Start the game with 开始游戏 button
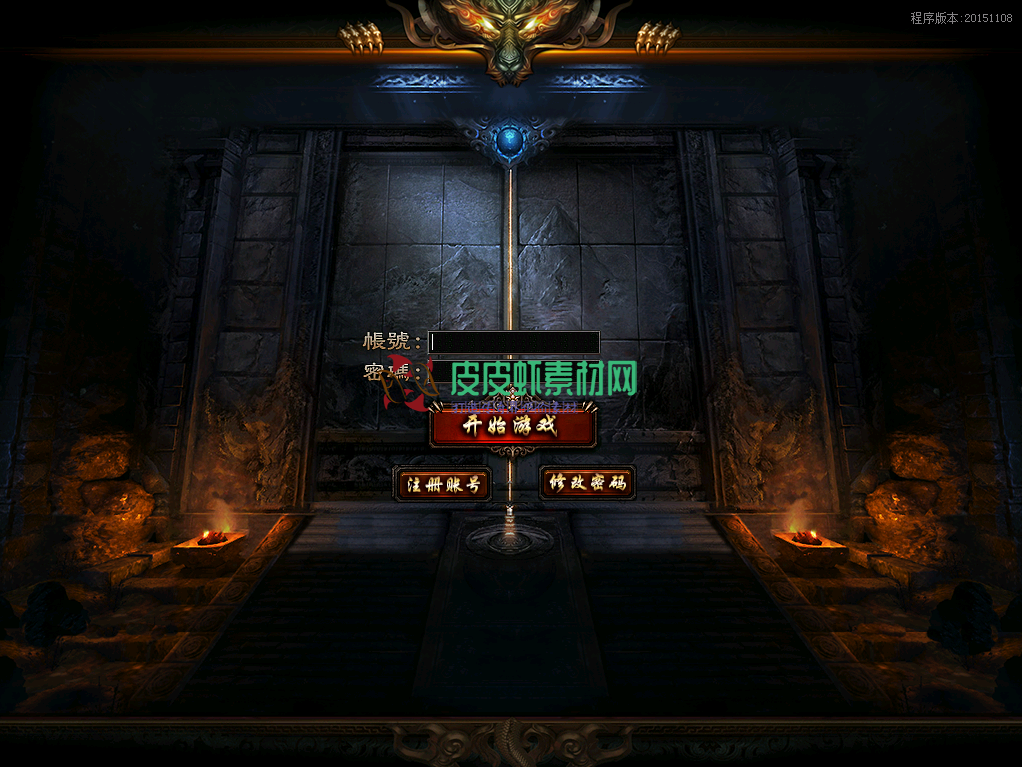The height and width of the screenshot is (767, 1022). click(513, 427)
